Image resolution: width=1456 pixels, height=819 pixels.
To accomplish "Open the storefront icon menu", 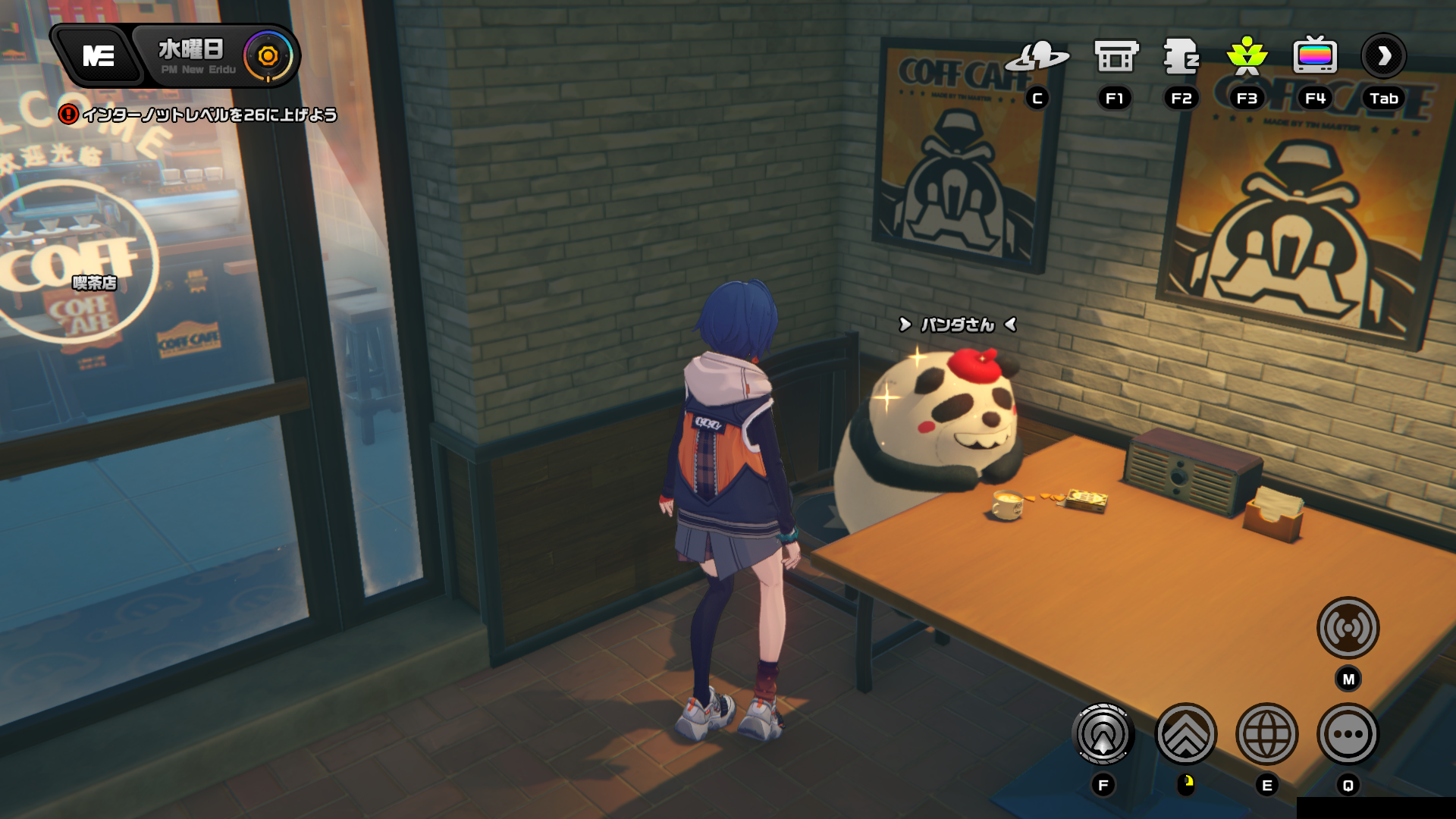I will point(1116,56).
